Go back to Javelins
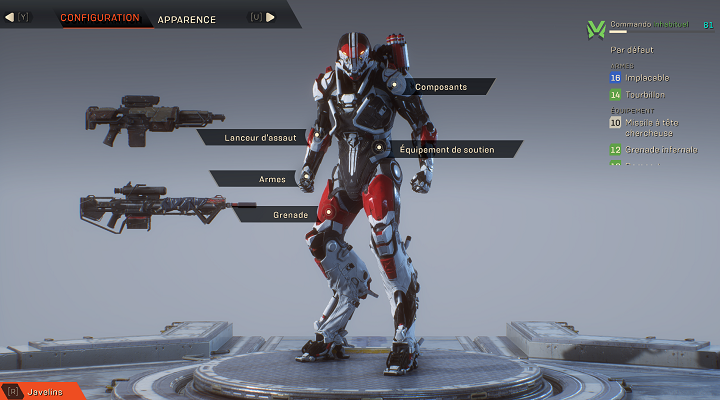Viewport: 720px width, 400px height. coord(45,391)
